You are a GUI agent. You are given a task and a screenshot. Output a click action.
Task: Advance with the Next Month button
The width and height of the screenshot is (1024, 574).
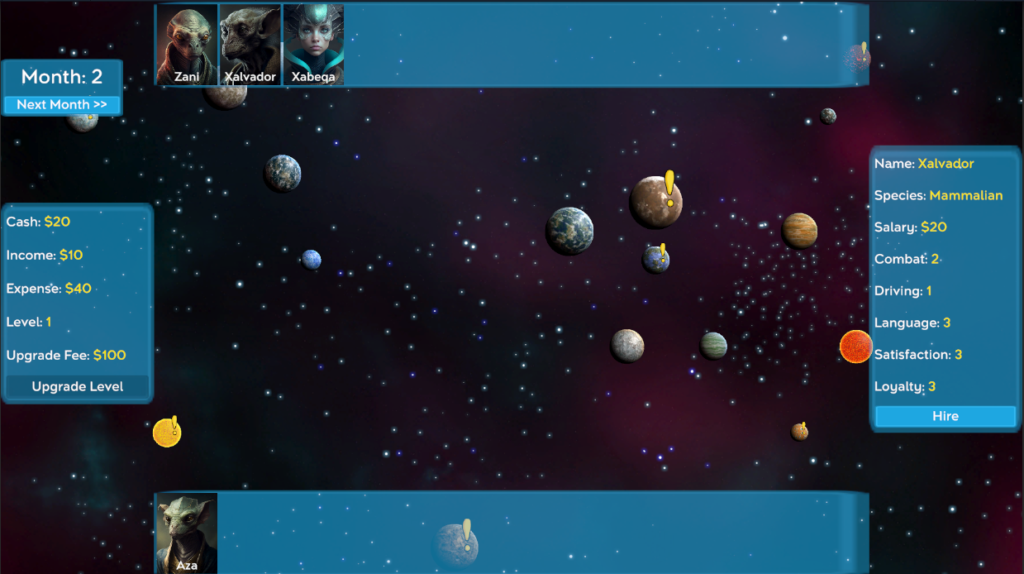pyautogui.click(x=62, y=105)
